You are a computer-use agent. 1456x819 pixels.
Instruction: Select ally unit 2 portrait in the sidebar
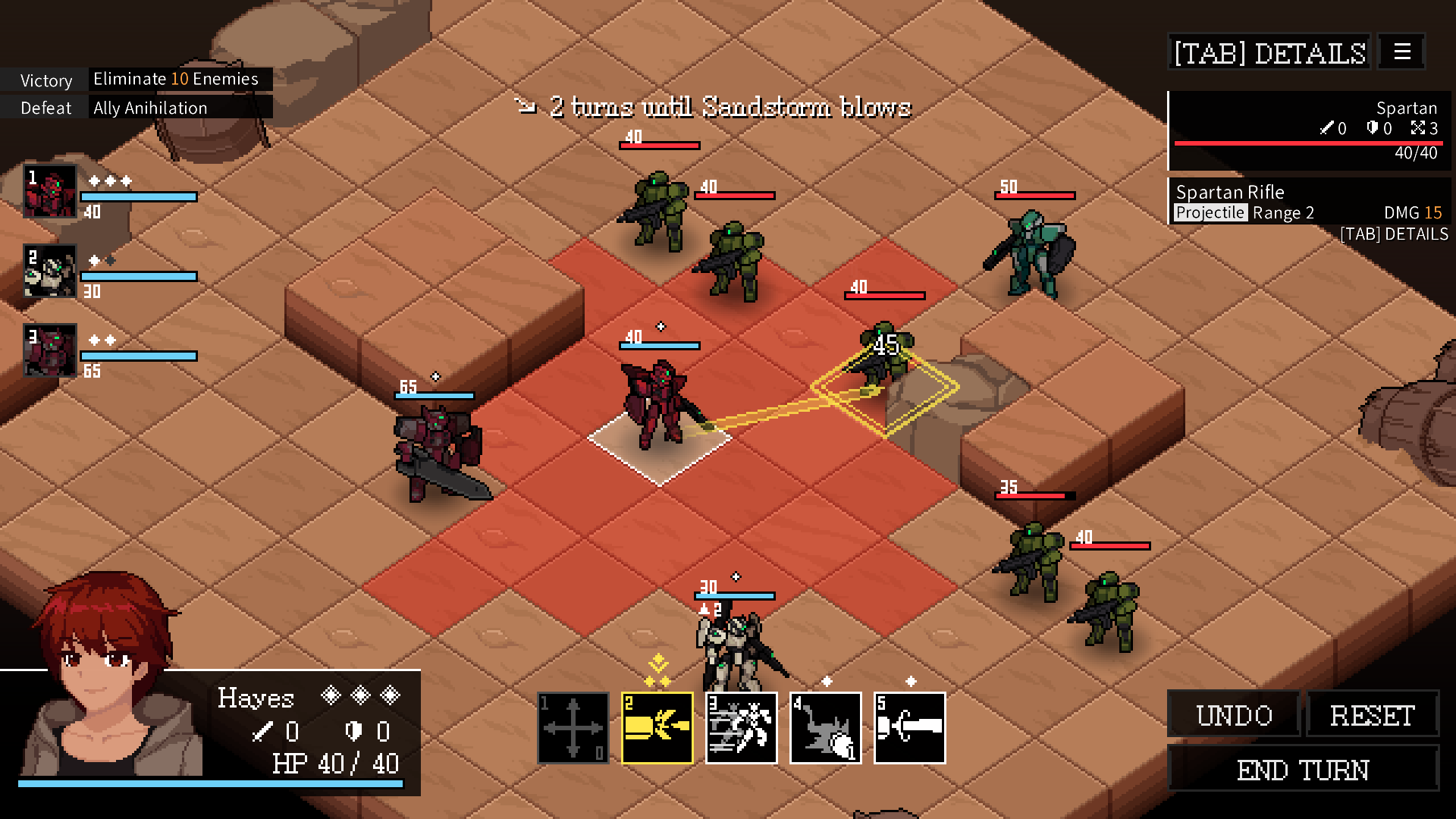(49, 271)
